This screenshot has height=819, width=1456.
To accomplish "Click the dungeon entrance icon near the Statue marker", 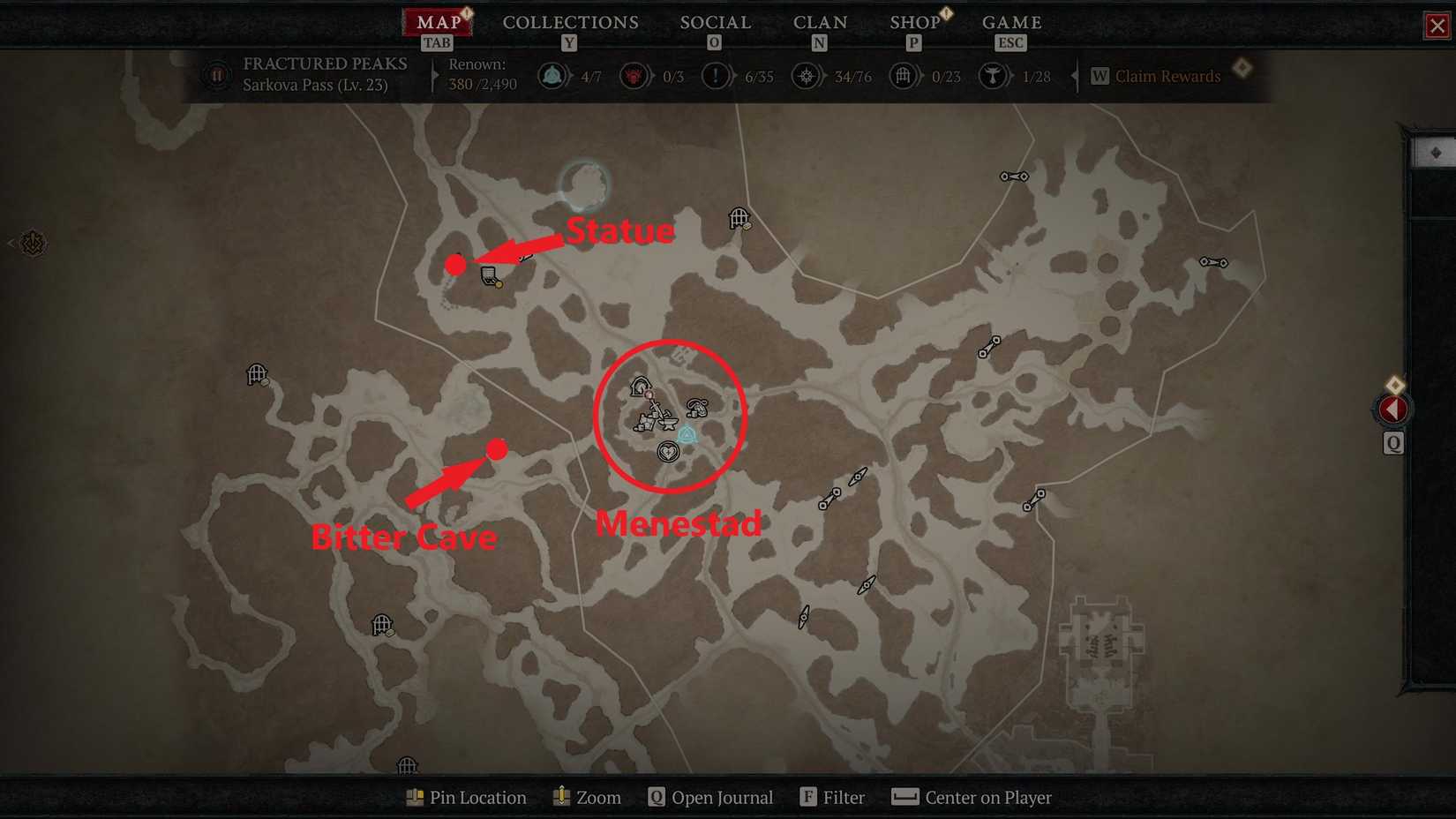I will [x=487, y=278].
